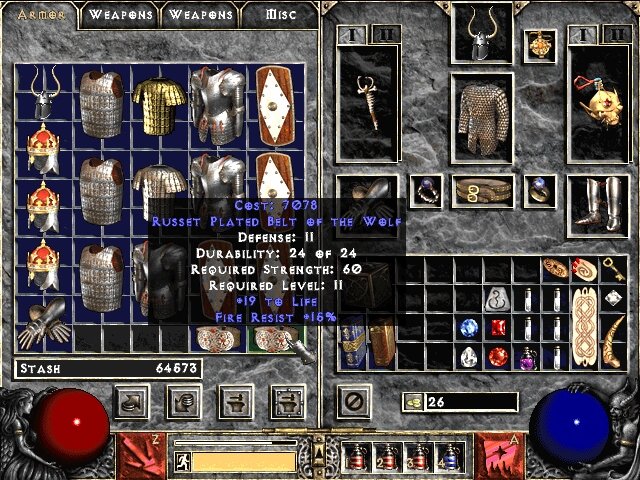This screenshot has width=640, height=480.
Task: Click the equipped plate boots slot
Action: click(x=598, y=204)
